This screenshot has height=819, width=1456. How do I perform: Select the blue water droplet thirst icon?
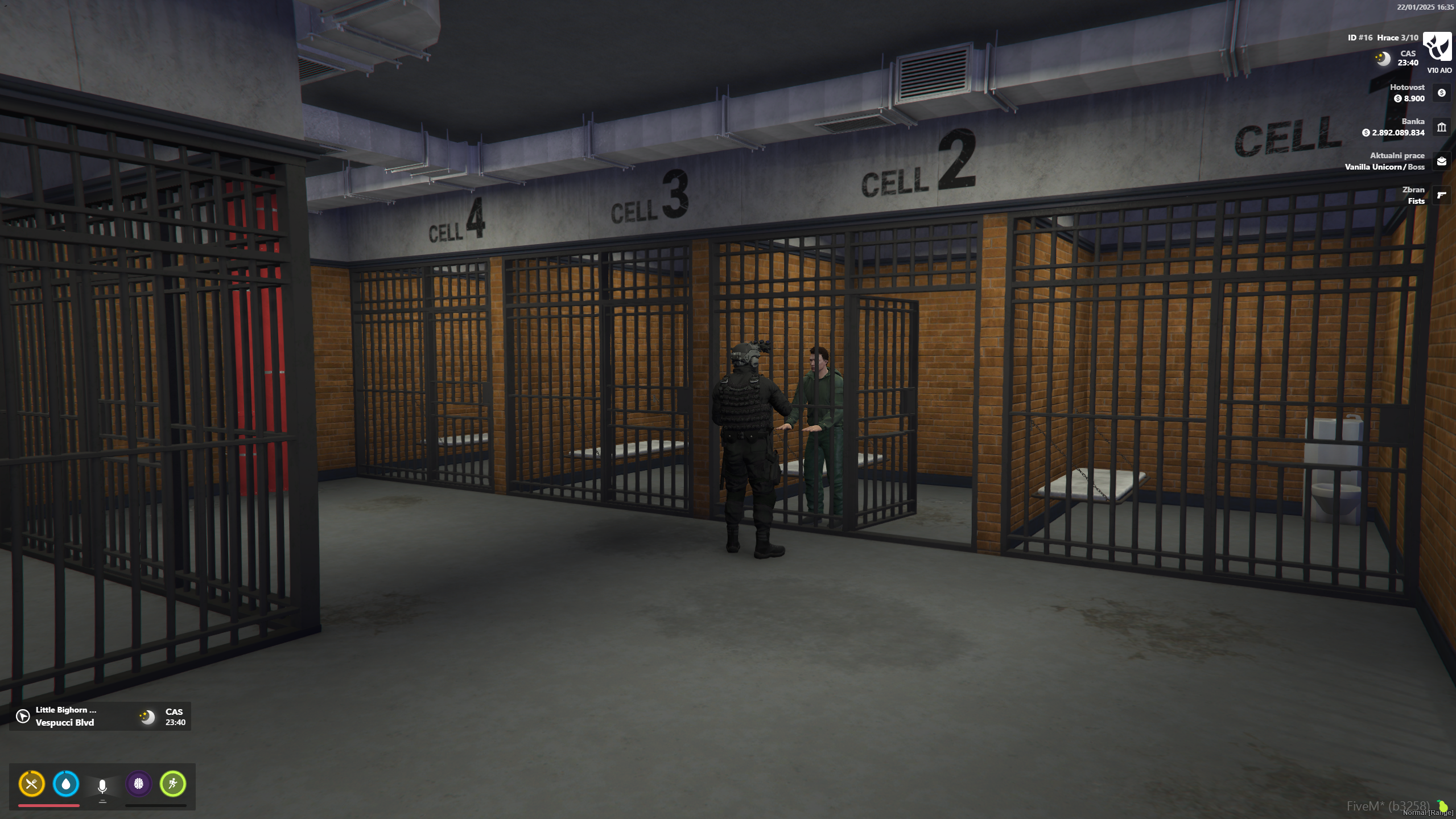[67, 785]
